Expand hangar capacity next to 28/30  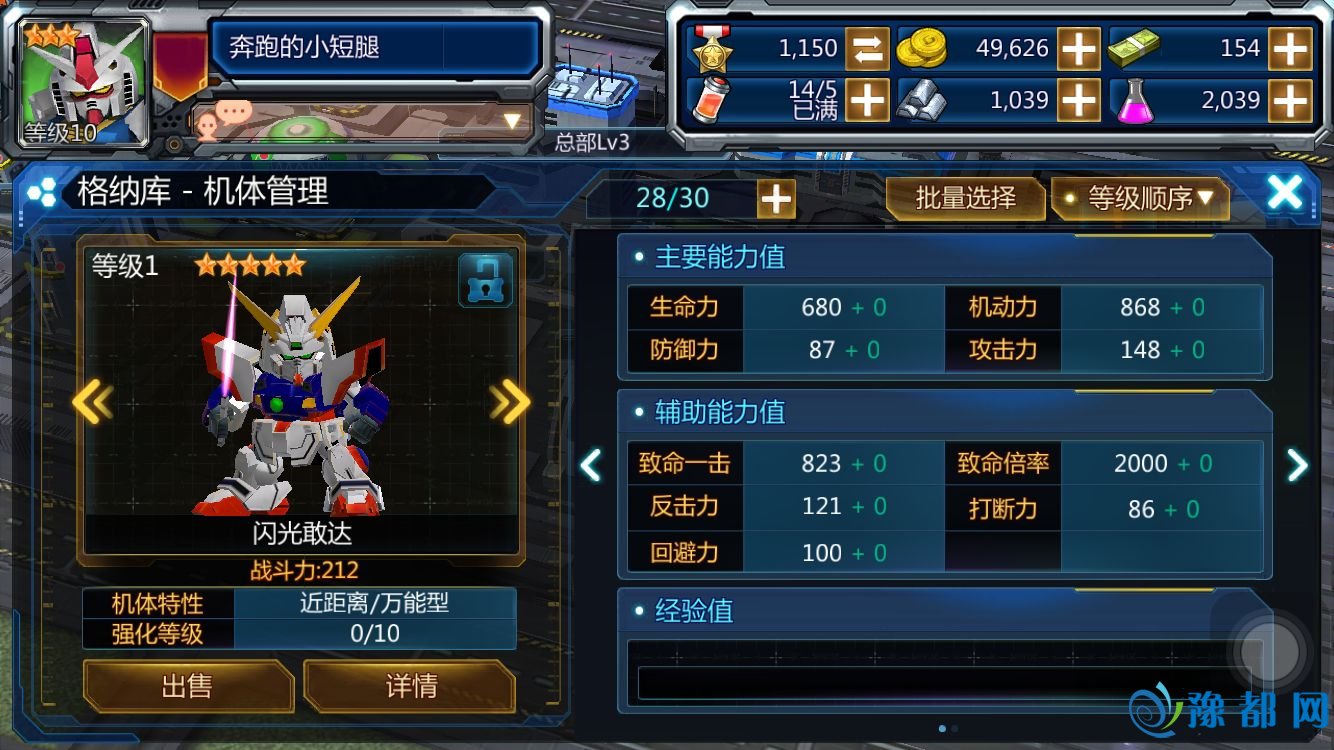776,199
